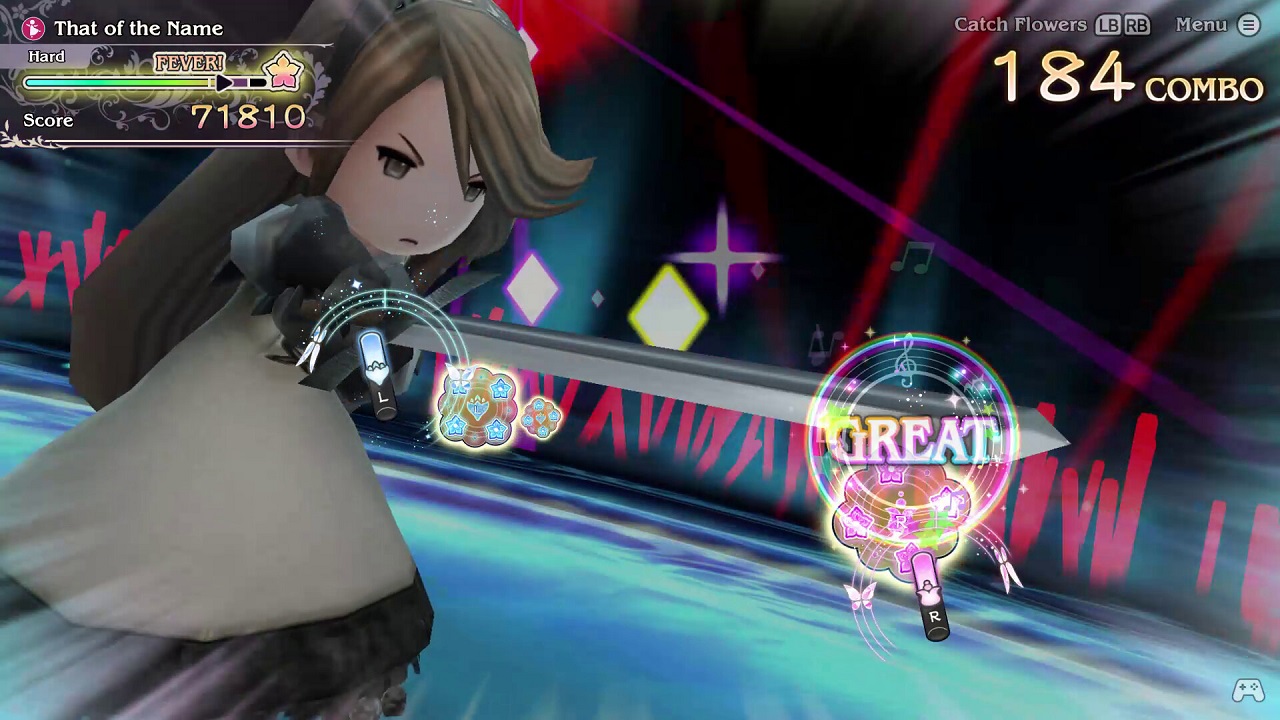Click the Score value 71810
1280x720 pixels.
pos(249,117)
